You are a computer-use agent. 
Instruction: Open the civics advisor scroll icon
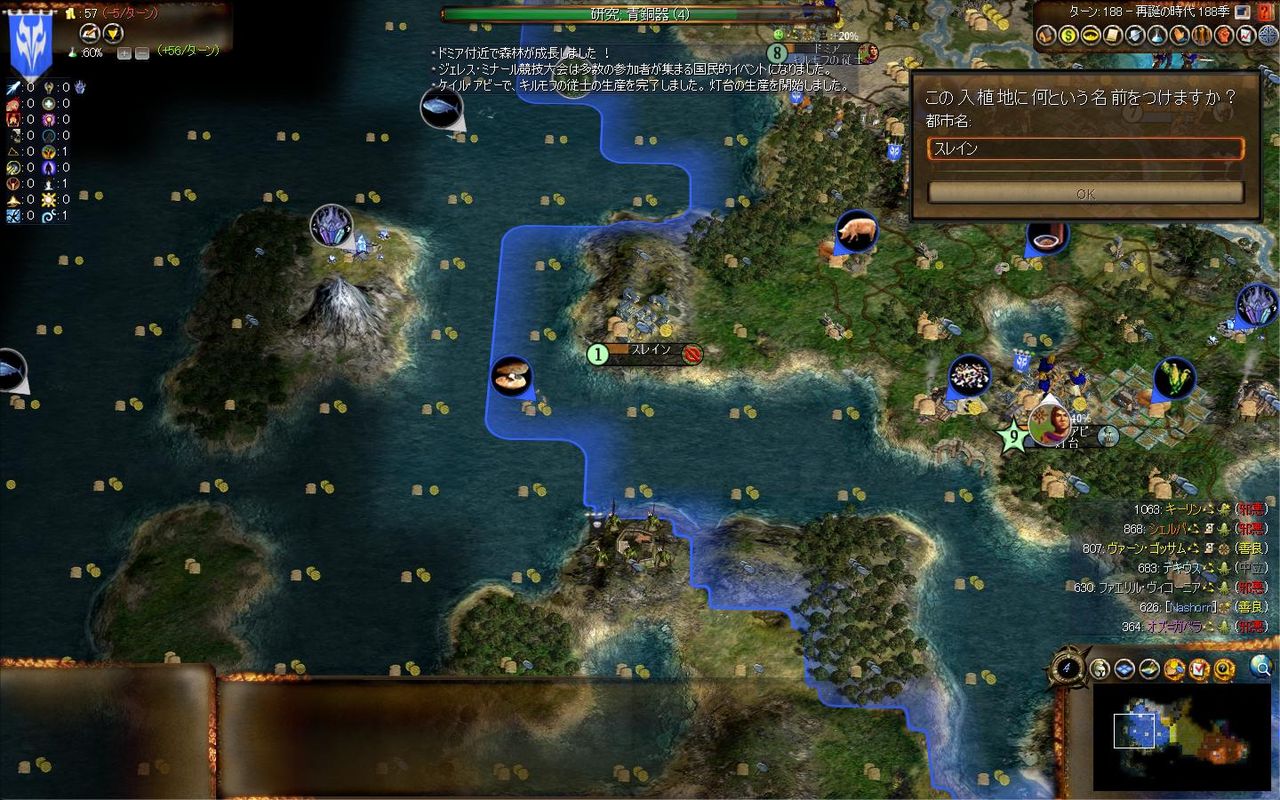1113,36
